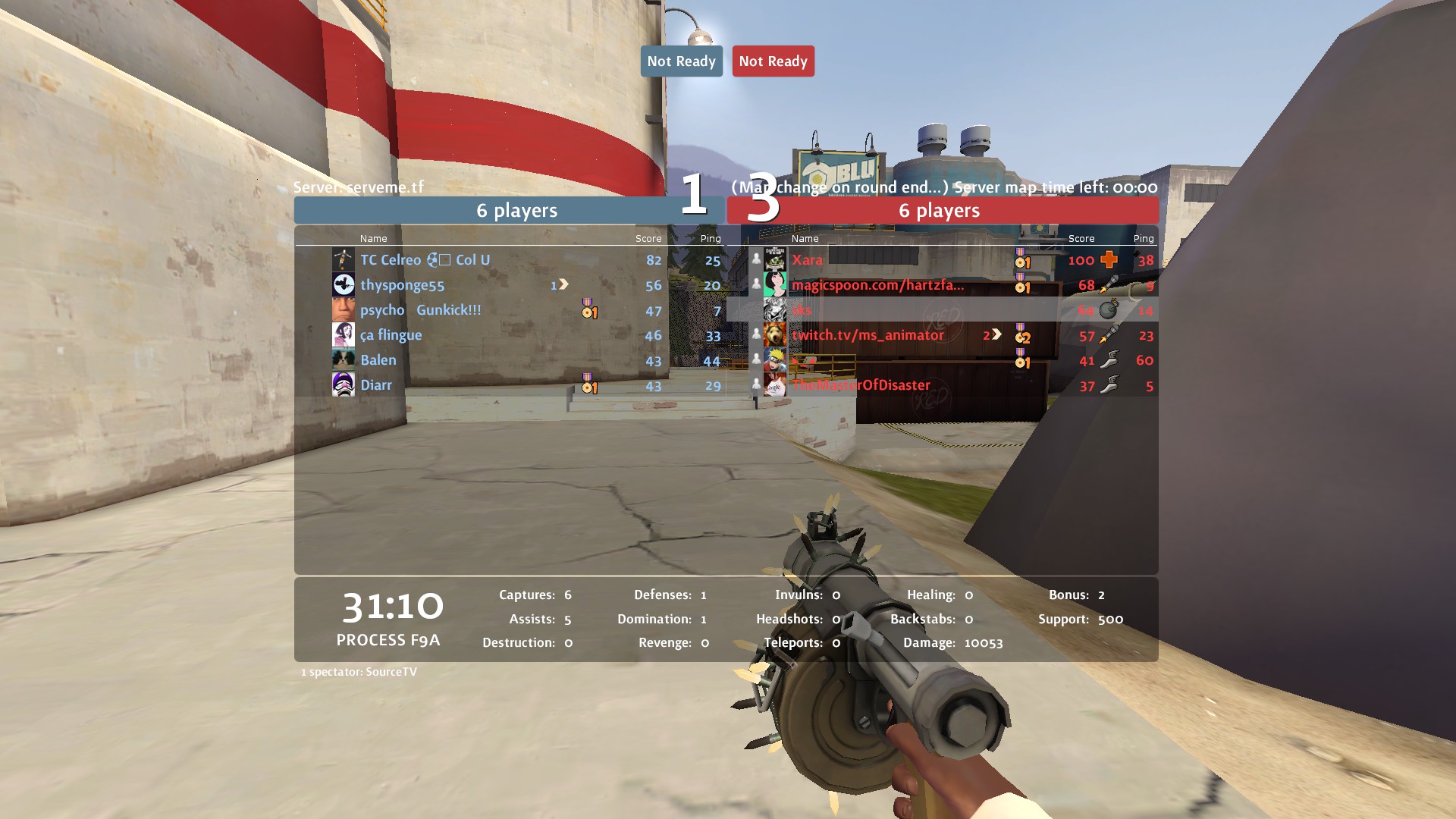Click the blue team Not Ready indicator
This screenshot has height=819, width=1456.
681,61
